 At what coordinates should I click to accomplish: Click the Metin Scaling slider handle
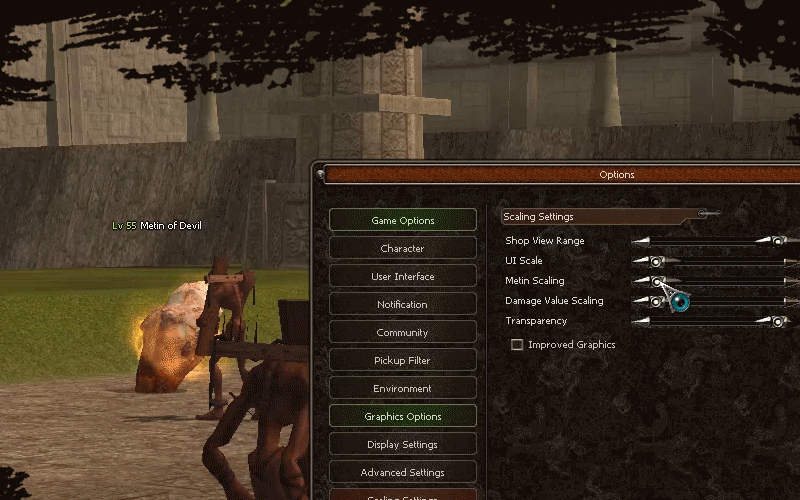(656, 281)
